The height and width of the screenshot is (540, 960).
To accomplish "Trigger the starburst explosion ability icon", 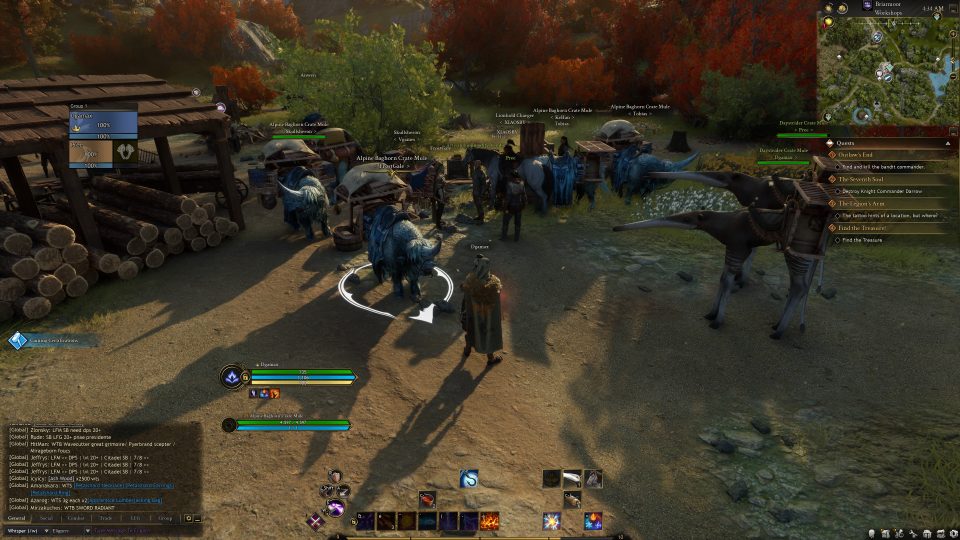I will pos(552,521).
